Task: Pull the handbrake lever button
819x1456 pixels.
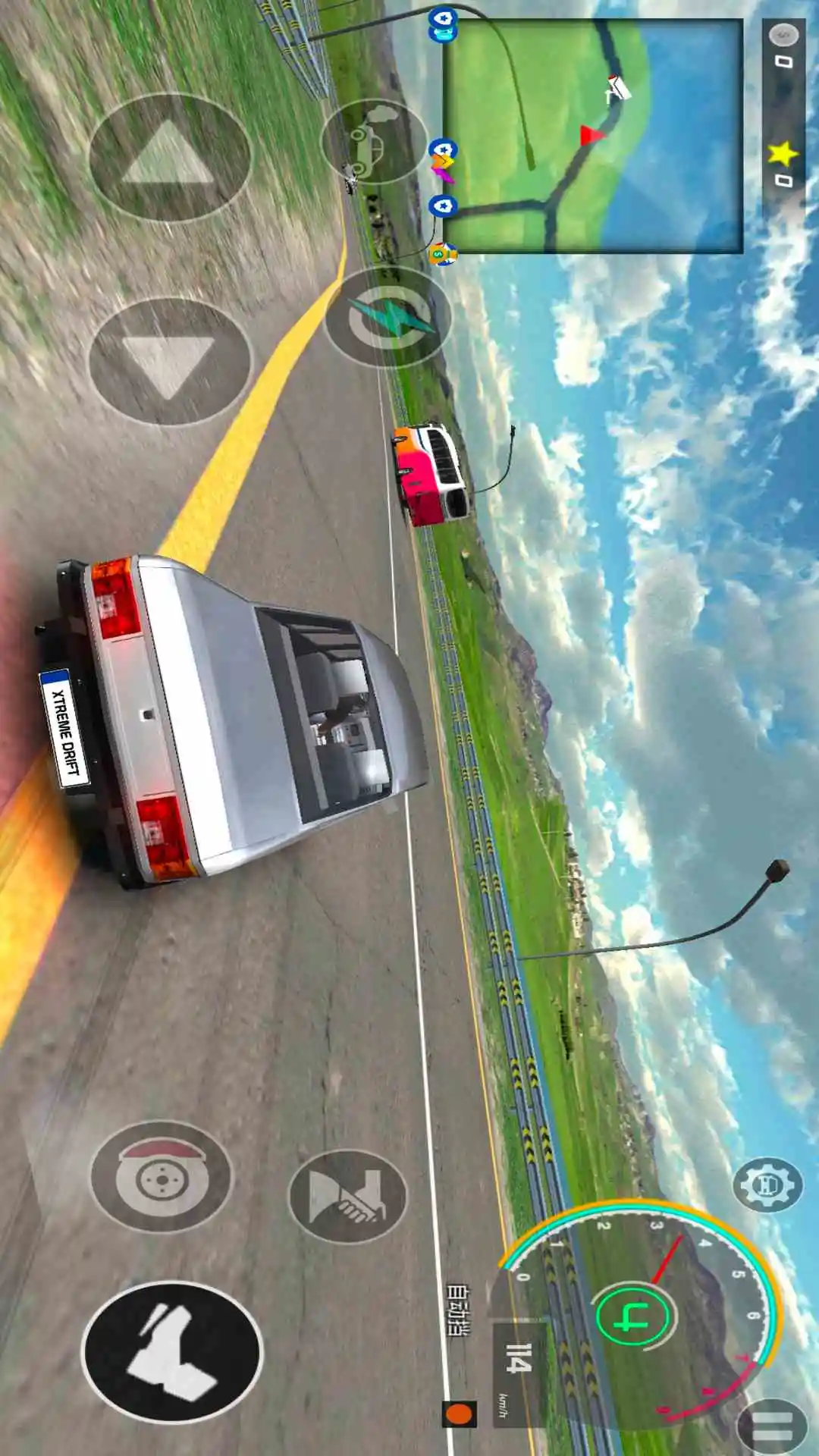Action: click(348, 1196)
